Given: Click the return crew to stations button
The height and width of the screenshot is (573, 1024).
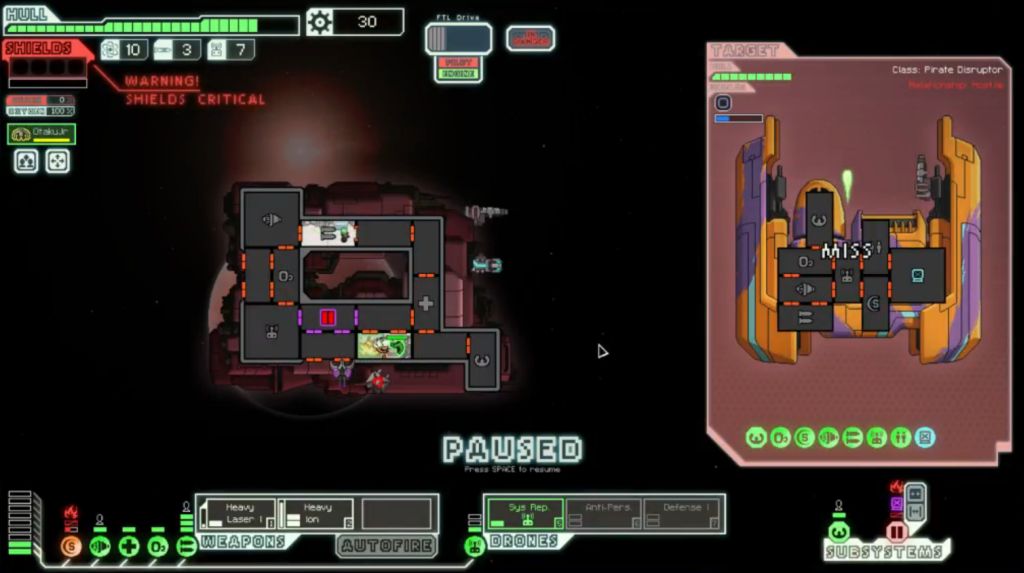Looking at the screenshot, I should tap(58, 161).
